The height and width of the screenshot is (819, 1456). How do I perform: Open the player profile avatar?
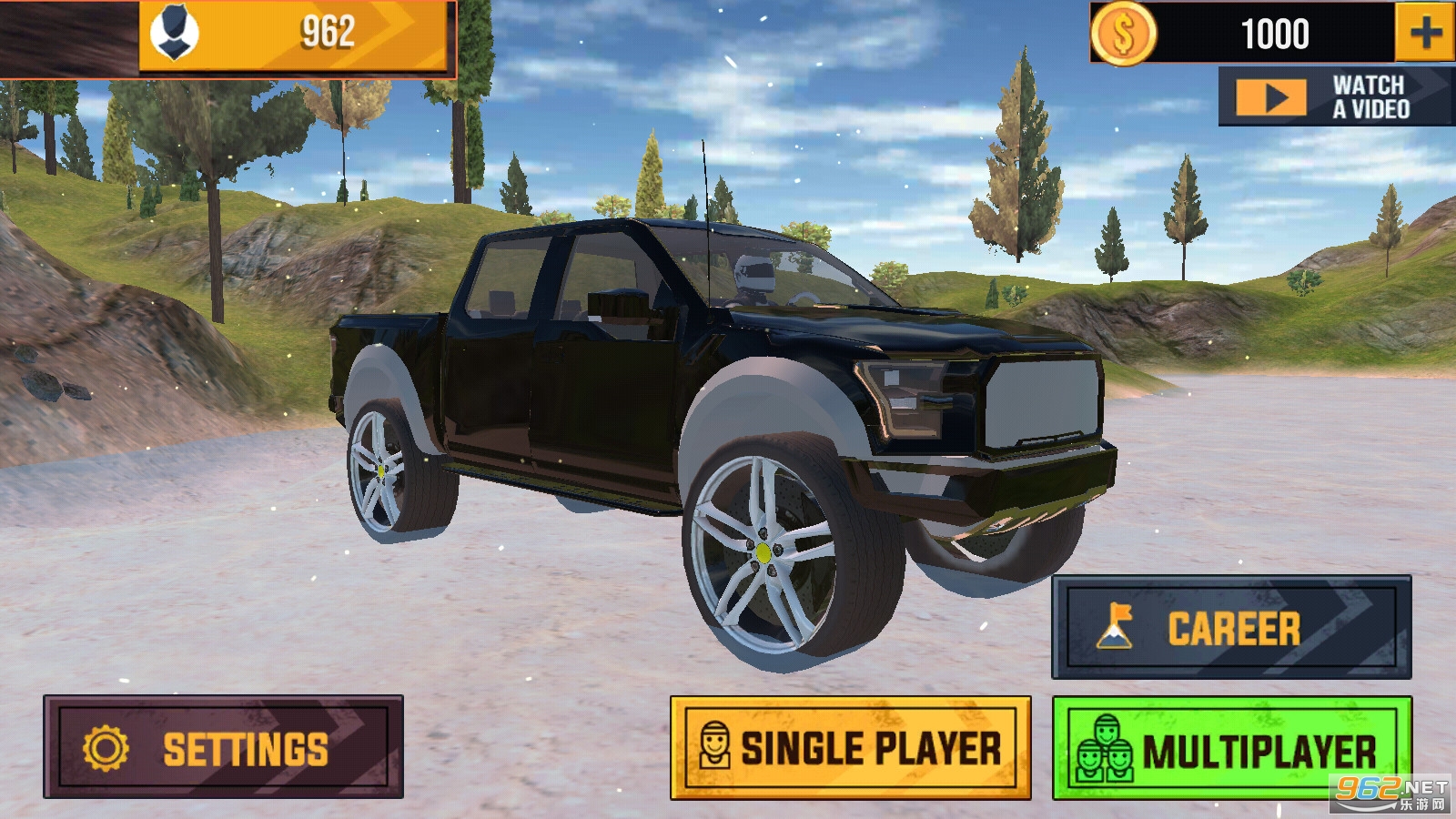tap(174, 34)
